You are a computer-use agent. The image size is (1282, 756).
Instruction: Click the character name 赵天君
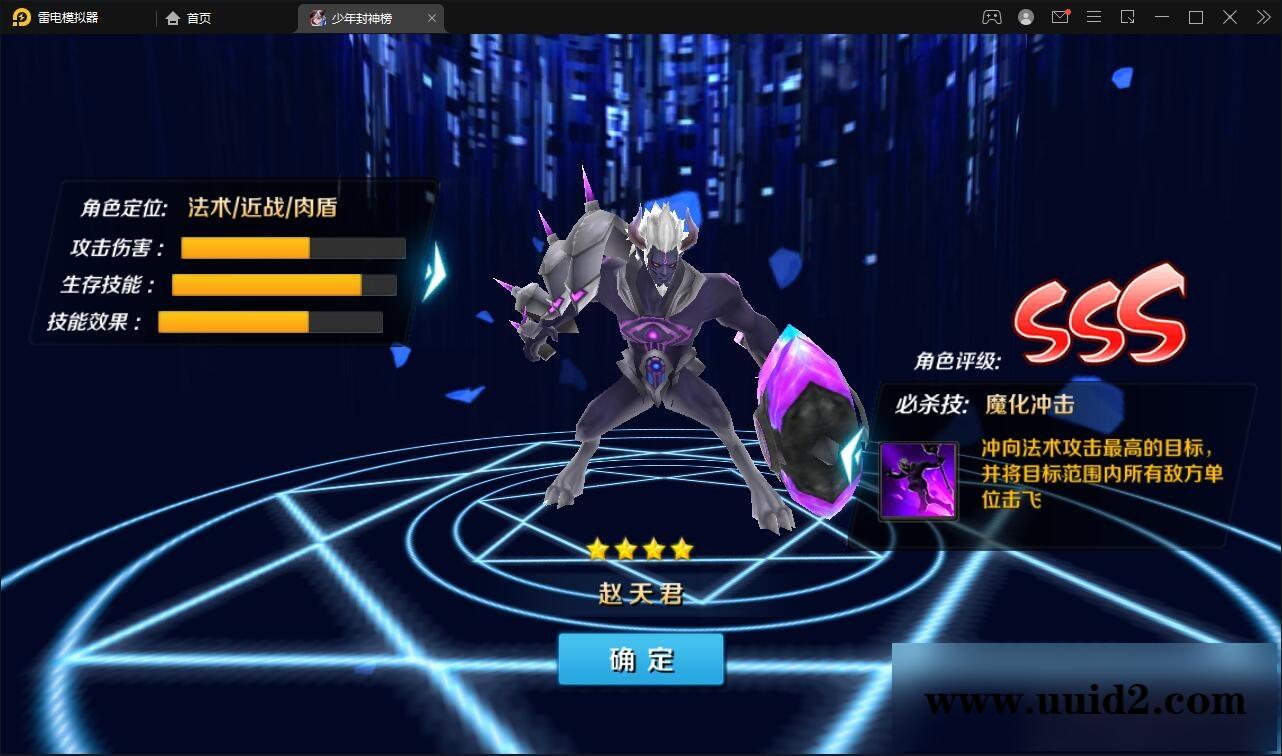(x=640, y=591)
